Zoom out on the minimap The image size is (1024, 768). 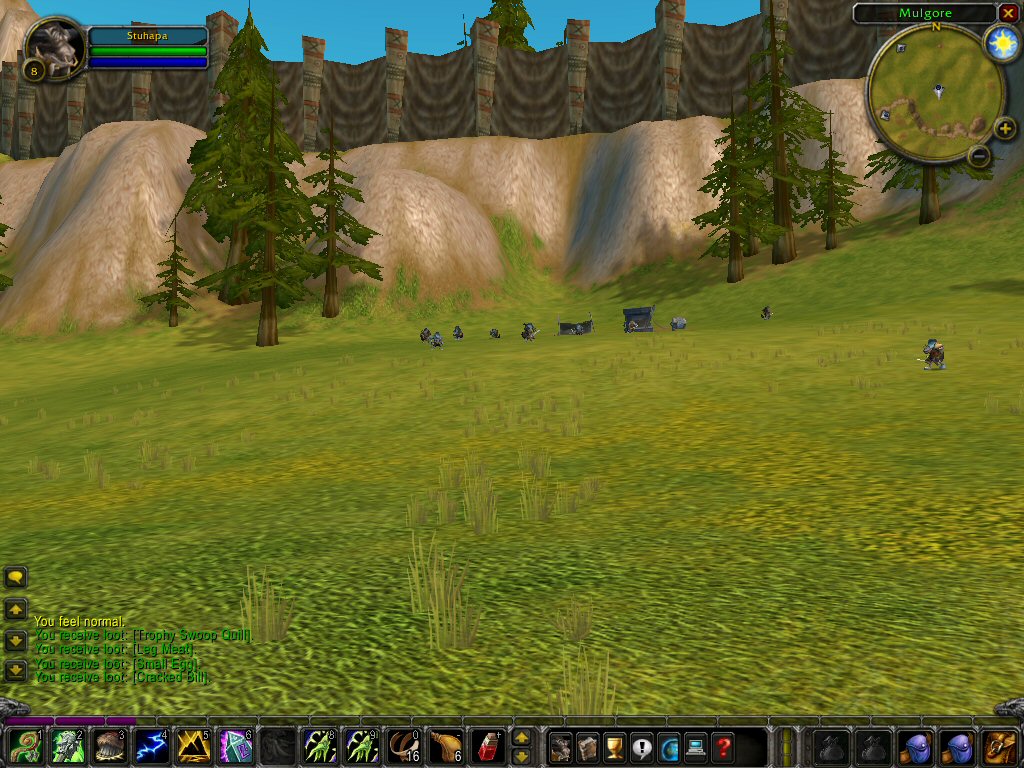coord(980,156)
